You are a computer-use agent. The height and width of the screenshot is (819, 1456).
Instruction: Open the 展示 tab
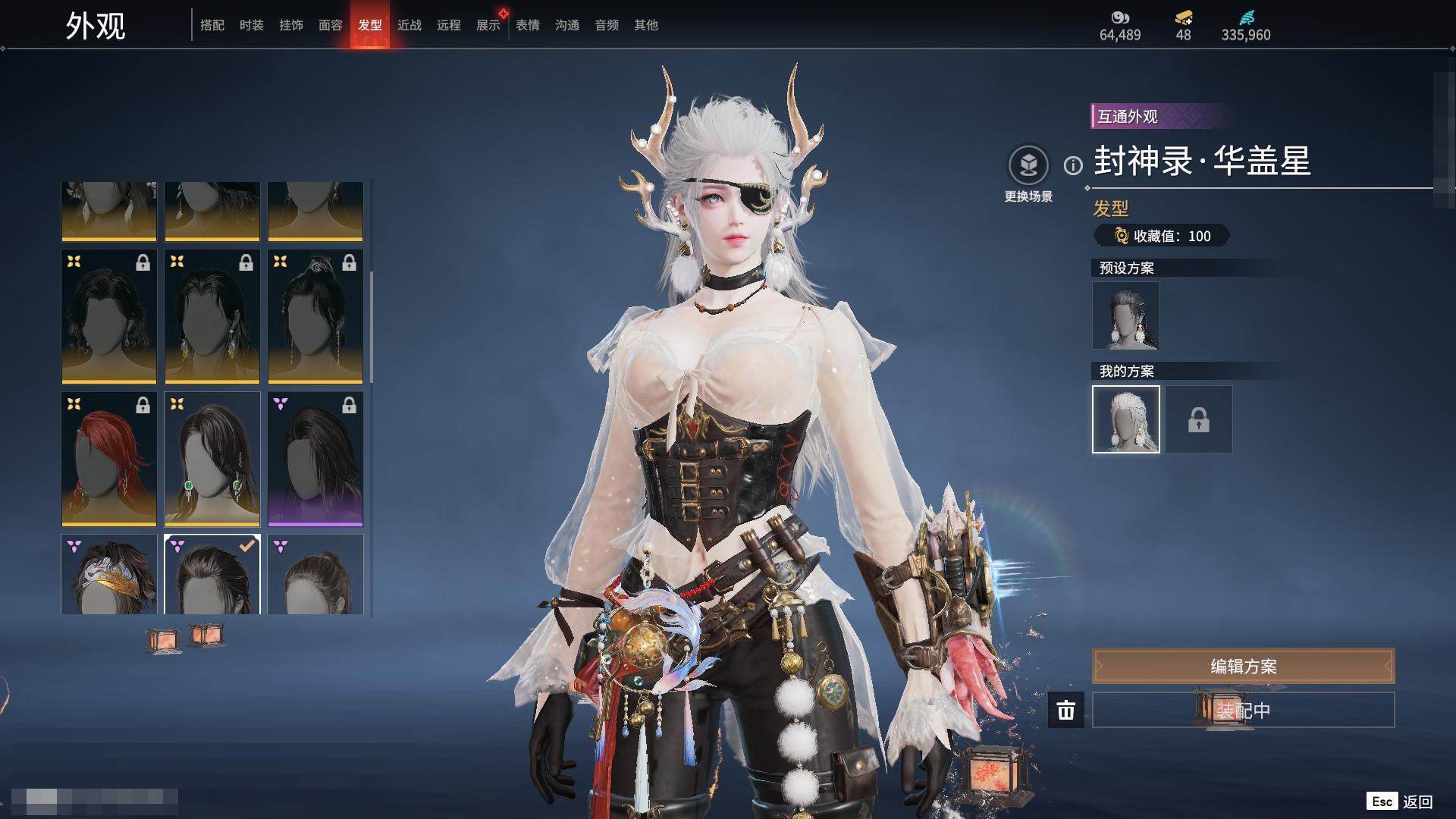[x=488, y=25]
